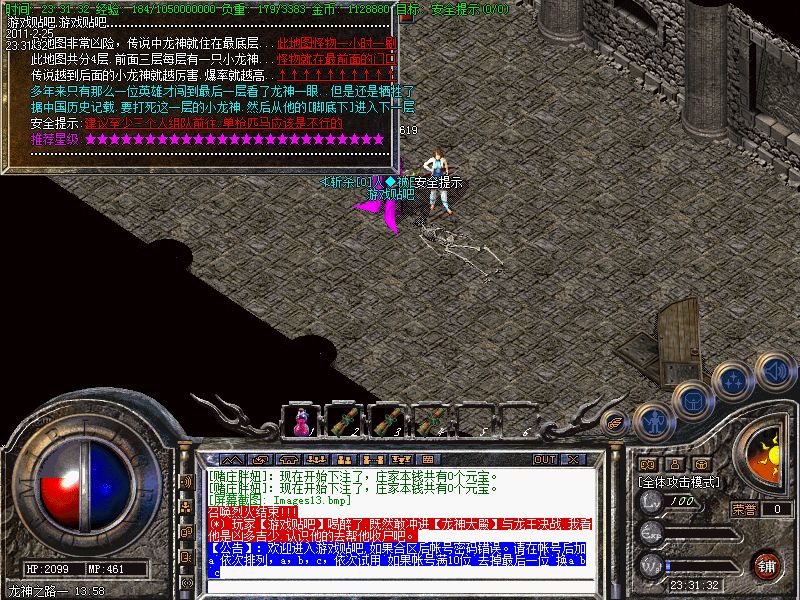
Task: Toggle the top chat channel filter icon
Action: pyautogui.click(x=186, y=480)
